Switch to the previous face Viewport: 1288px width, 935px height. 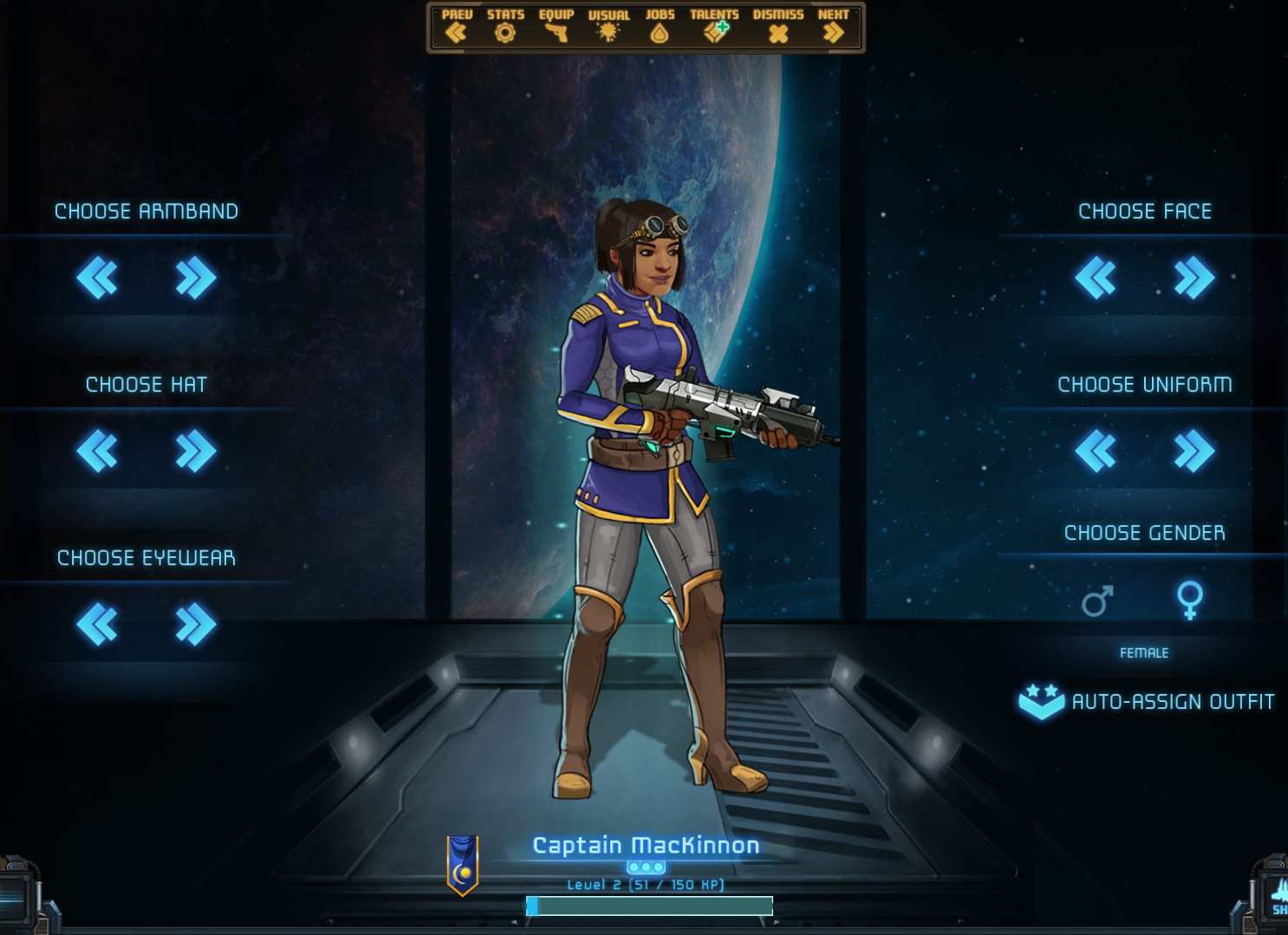1096,278
